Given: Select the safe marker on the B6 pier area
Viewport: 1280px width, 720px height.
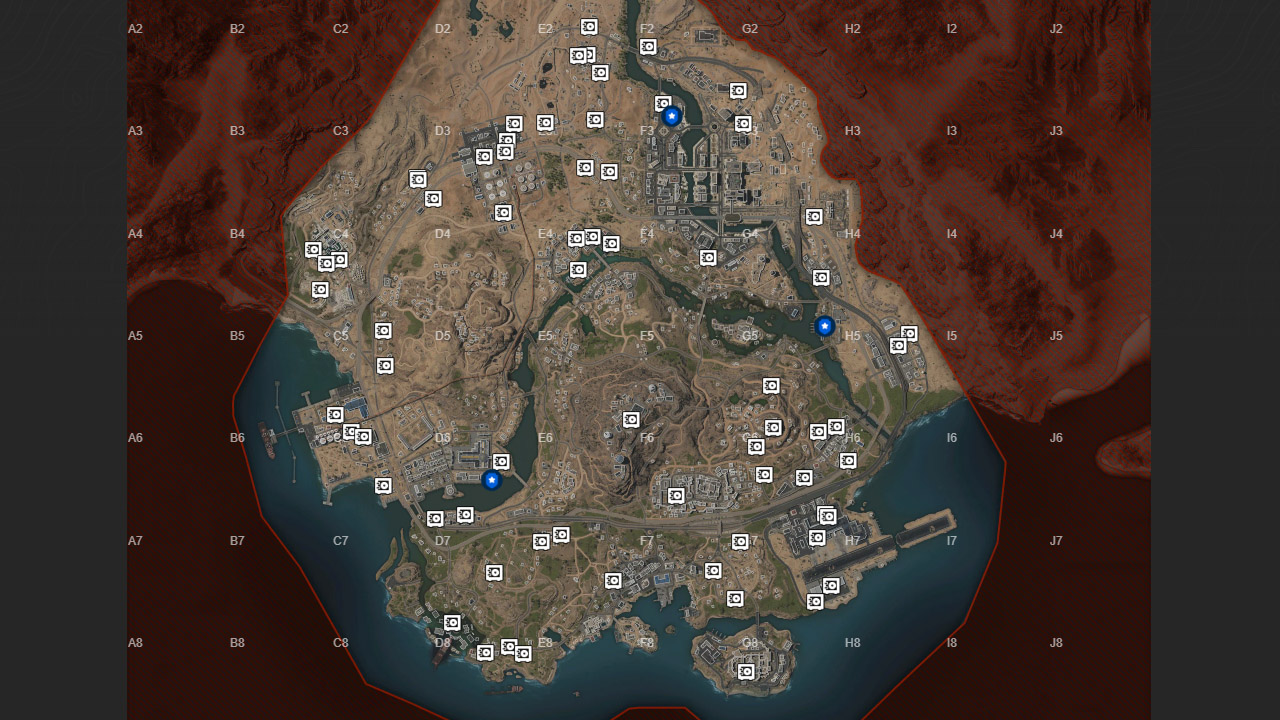Looking at the screenshot, I should click(x=335, y=414).
